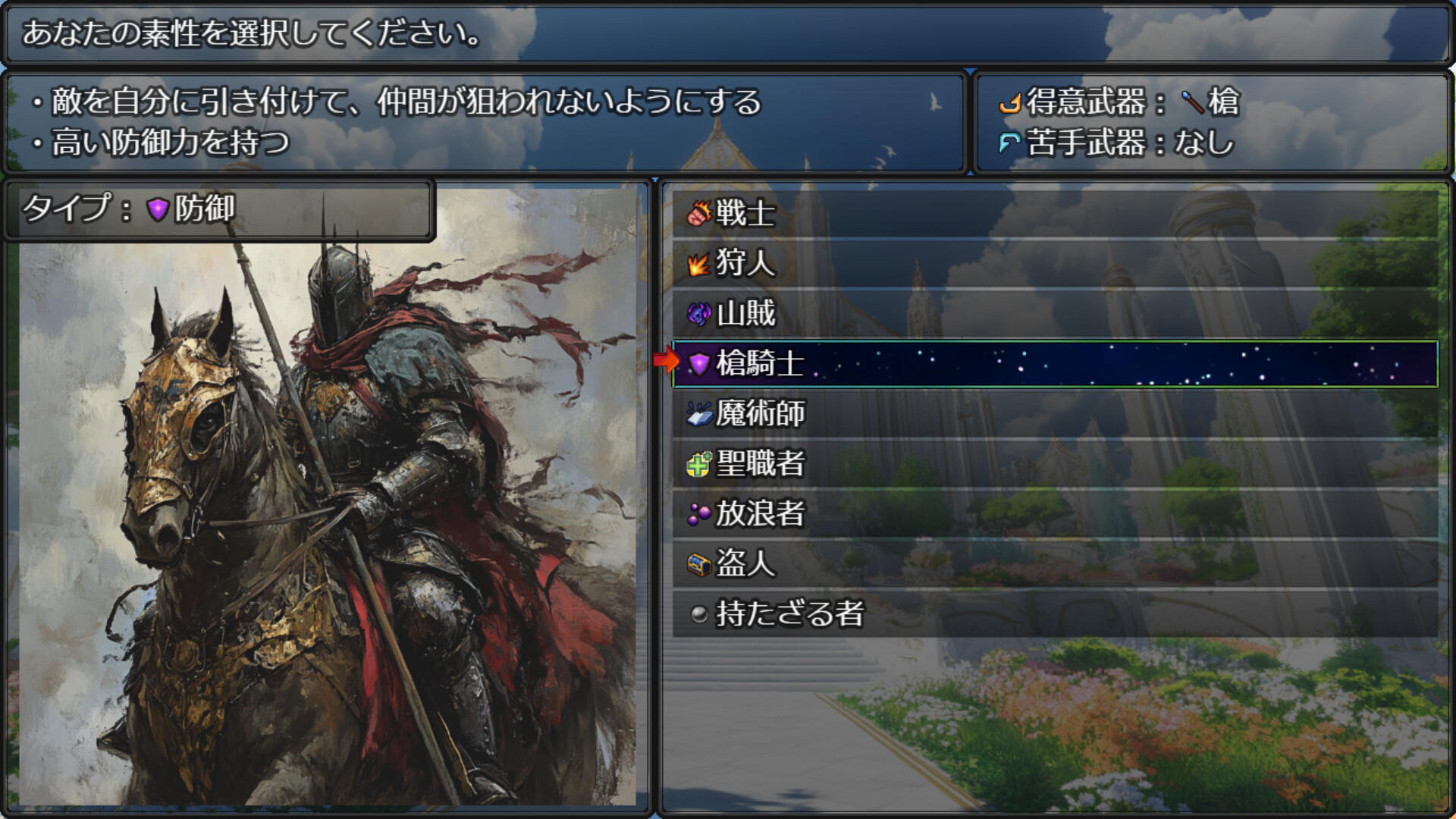Click the treasure chest icon beside 盗人
This screenshot has width=1456, height=819.
coord(698,563)
